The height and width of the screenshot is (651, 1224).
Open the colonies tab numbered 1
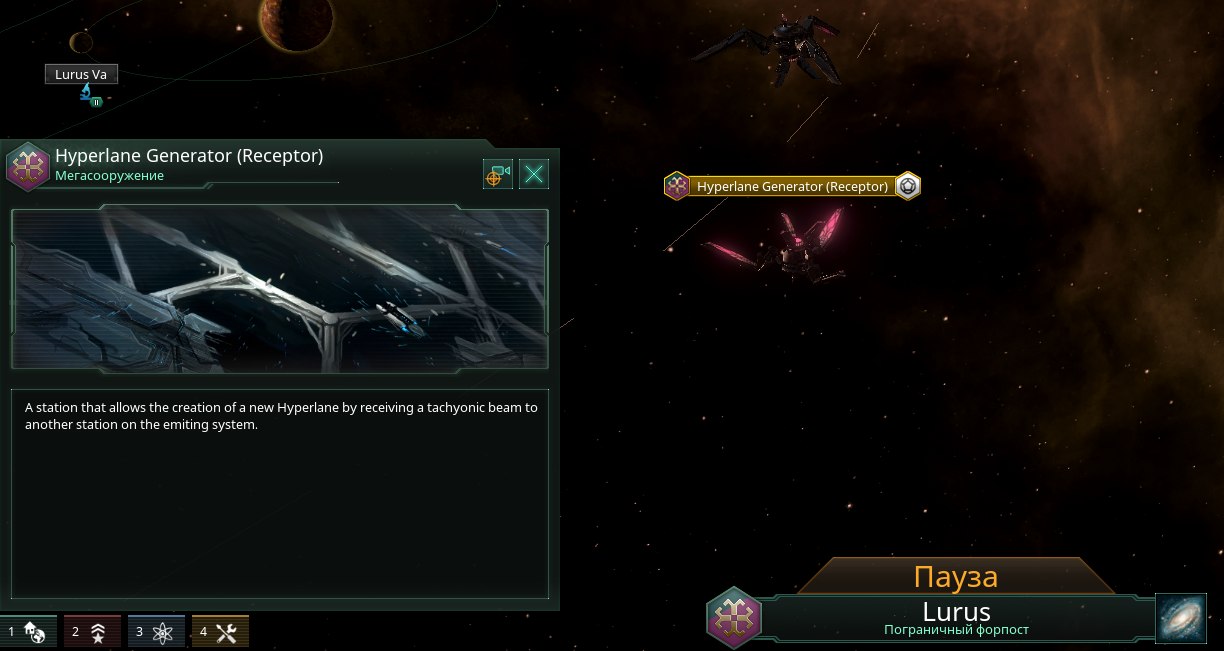[28, 632]
